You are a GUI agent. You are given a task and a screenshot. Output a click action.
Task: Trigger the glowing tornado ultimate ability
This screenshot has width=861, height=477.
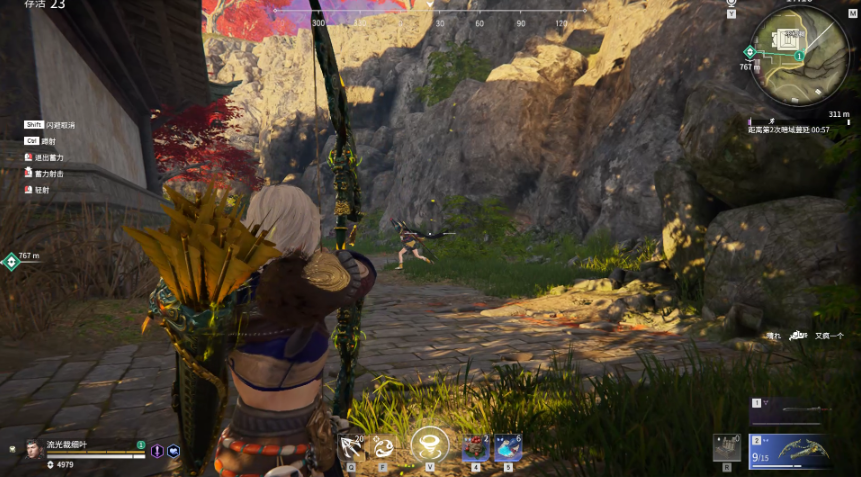point(430,444)
